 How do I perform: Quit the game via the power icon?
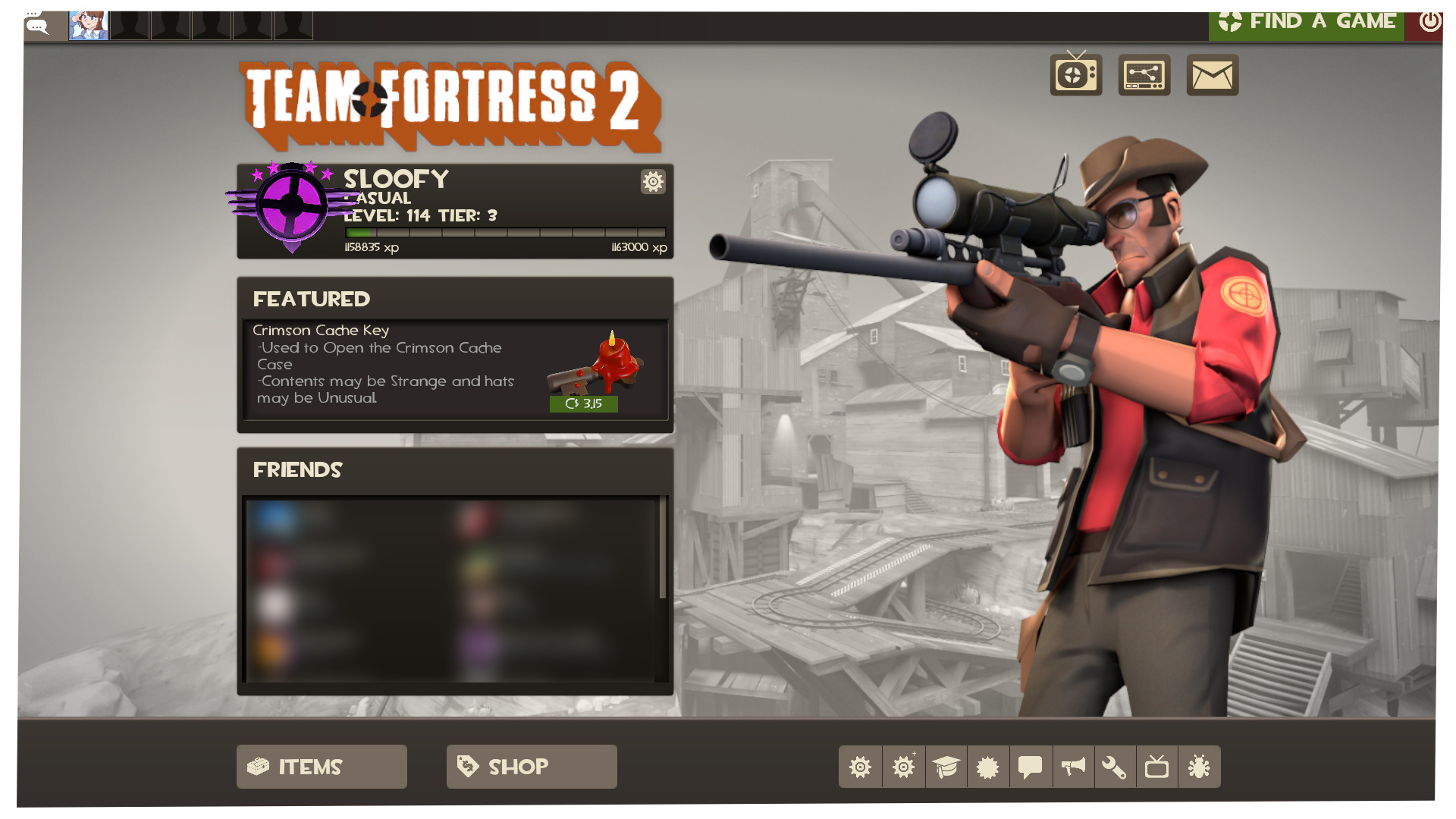(1429, 21)
